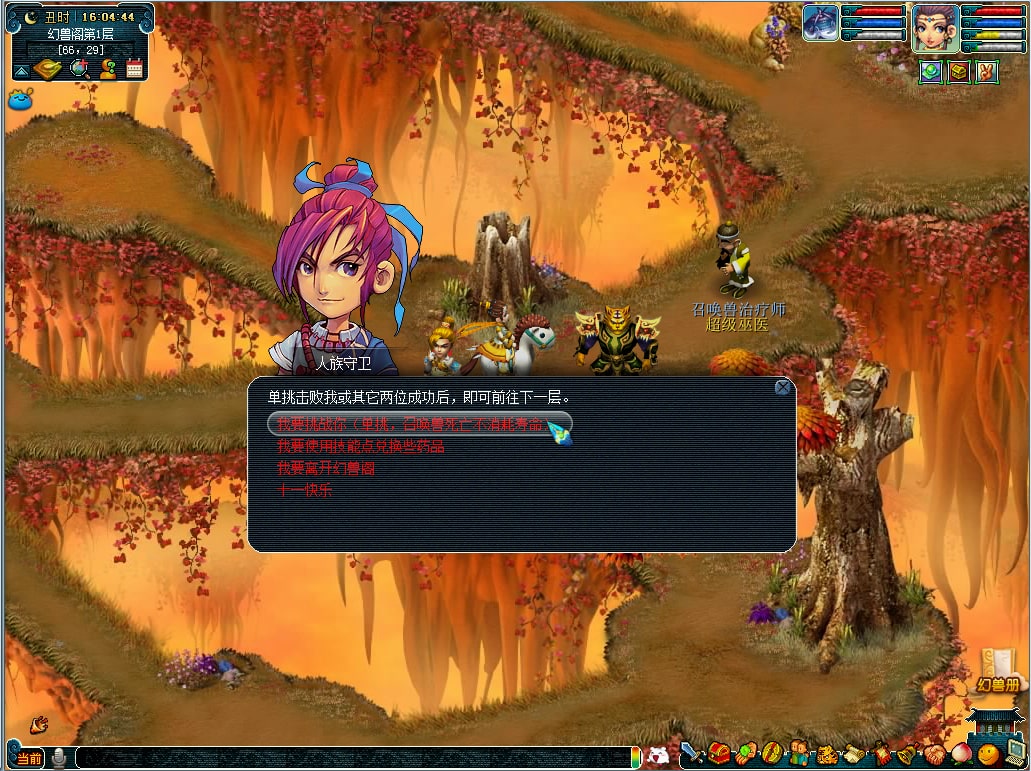1031x771 pixels.
Task: Choose 我要离开幻兽阁 to leave
Action: pos(325,468)
